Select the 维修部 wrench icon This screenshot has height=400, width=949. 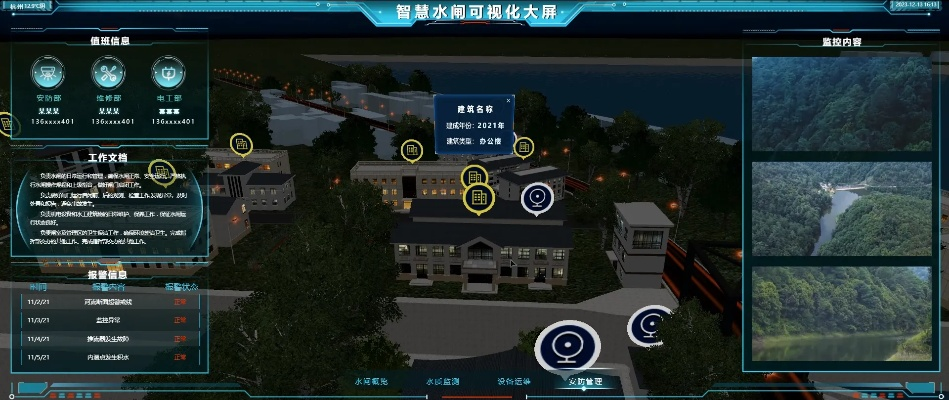(x=109, y=72)
